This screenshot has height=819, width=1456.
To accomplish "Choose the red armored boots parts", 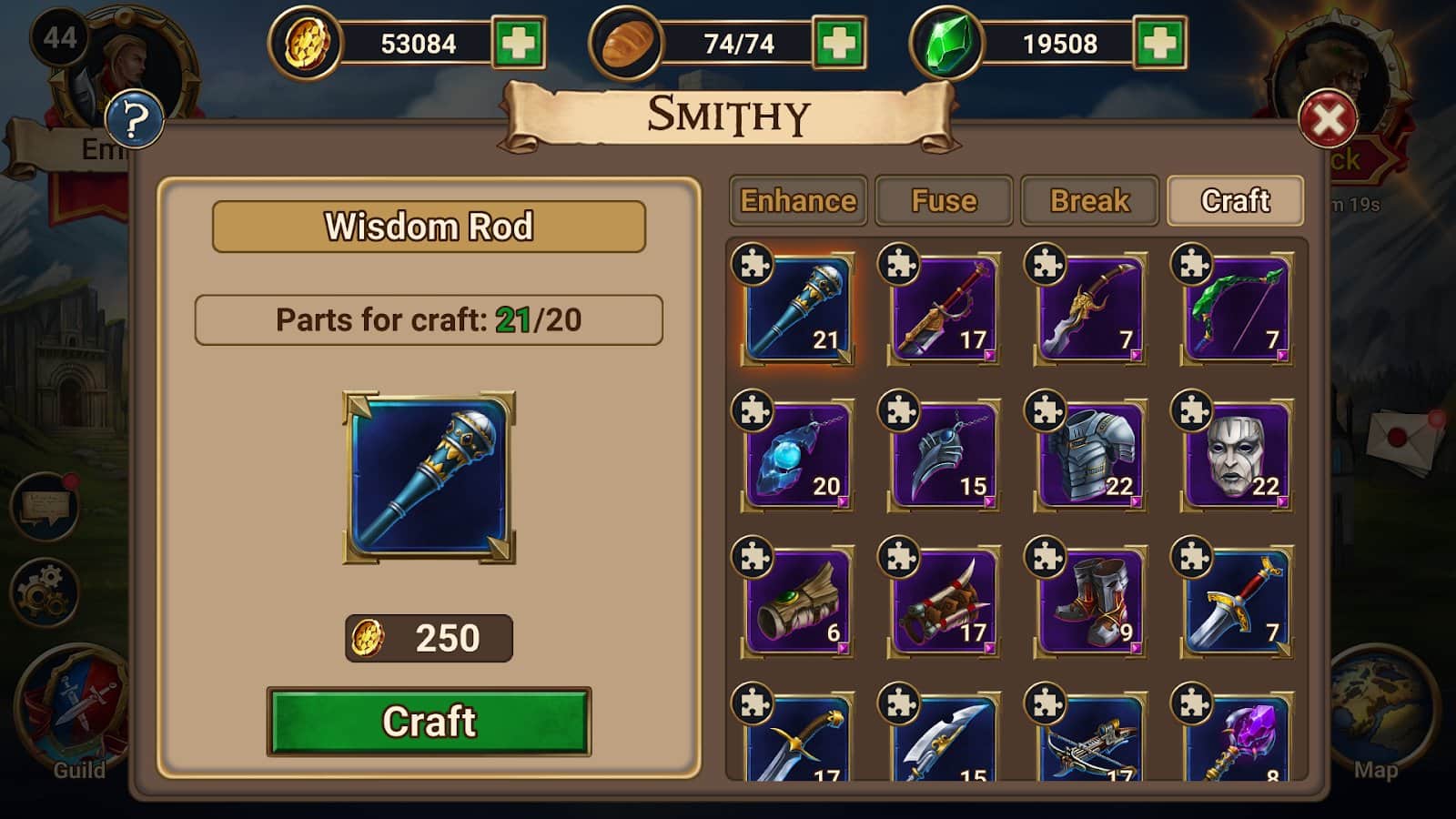I will pos(1090,601).
